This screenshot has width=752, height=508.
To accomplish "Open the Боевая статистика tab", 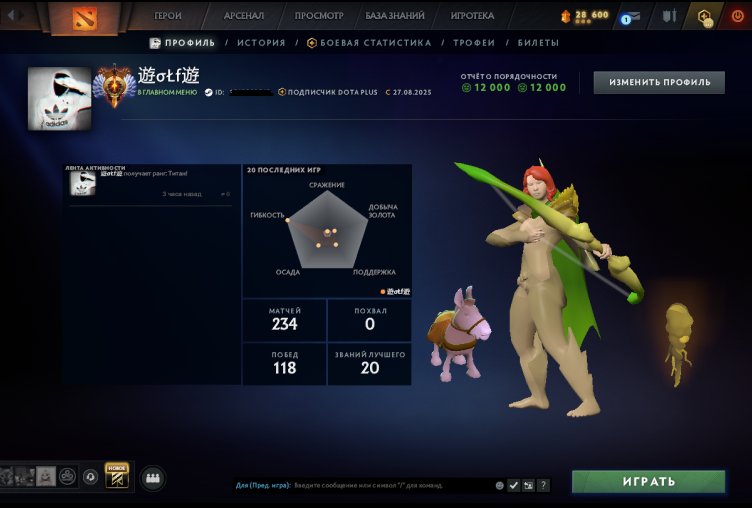I will [x=369, y=43].
